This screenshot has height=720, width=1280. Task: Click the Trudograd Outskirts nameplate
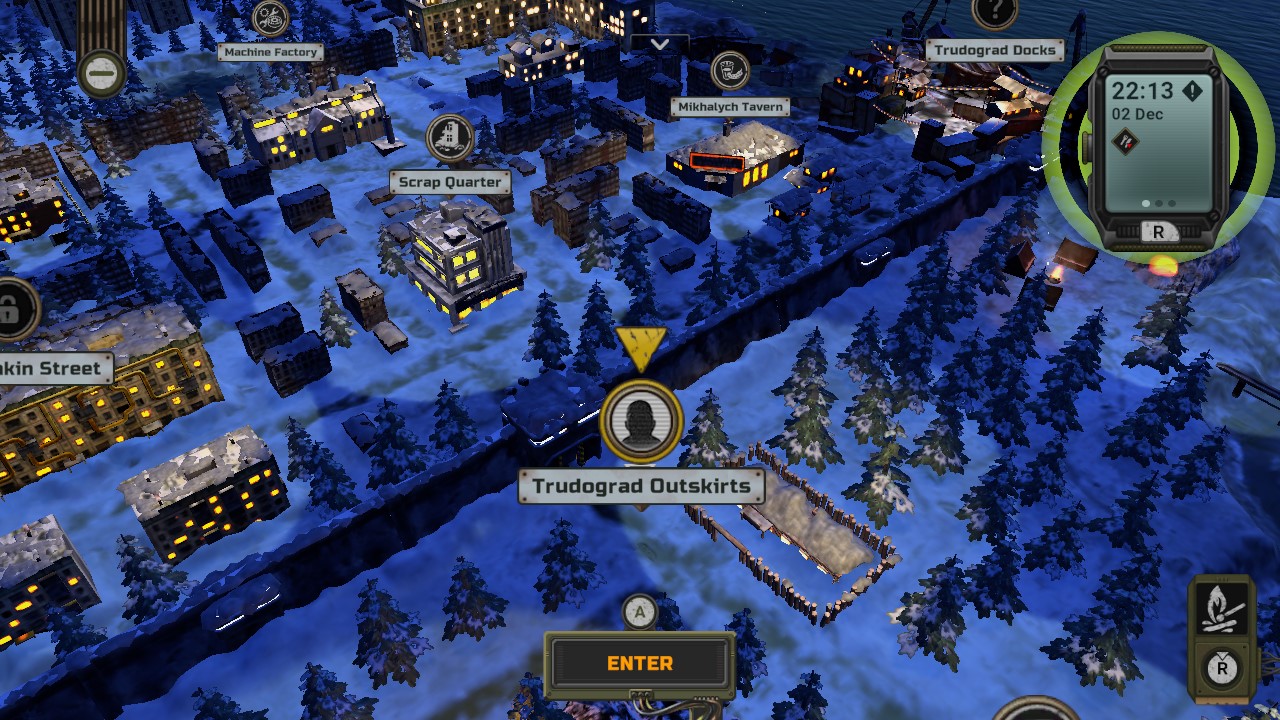click(641, 486)
